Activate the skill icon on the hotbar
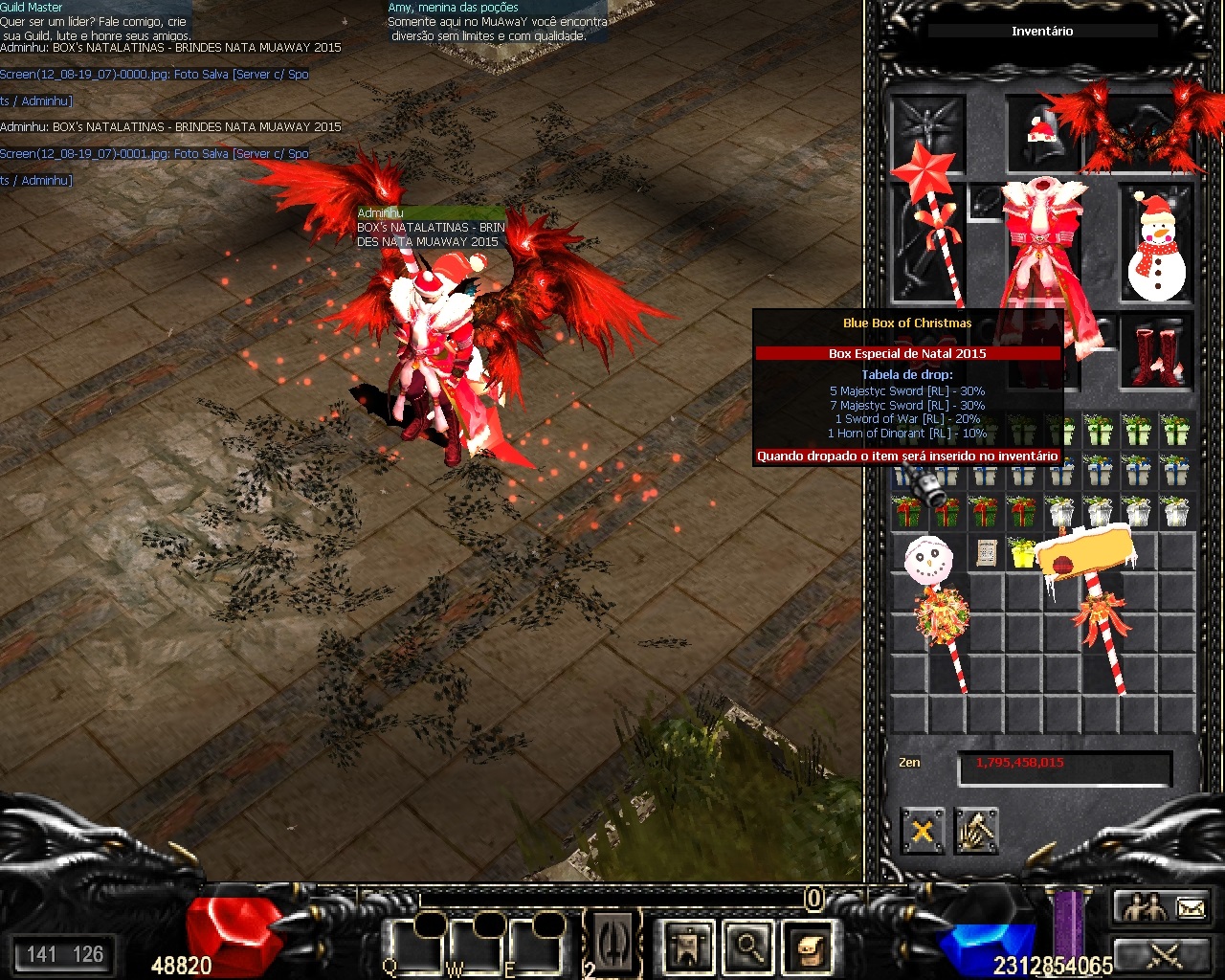Viewport: 1225px width, 980px height. click(613, 942)
